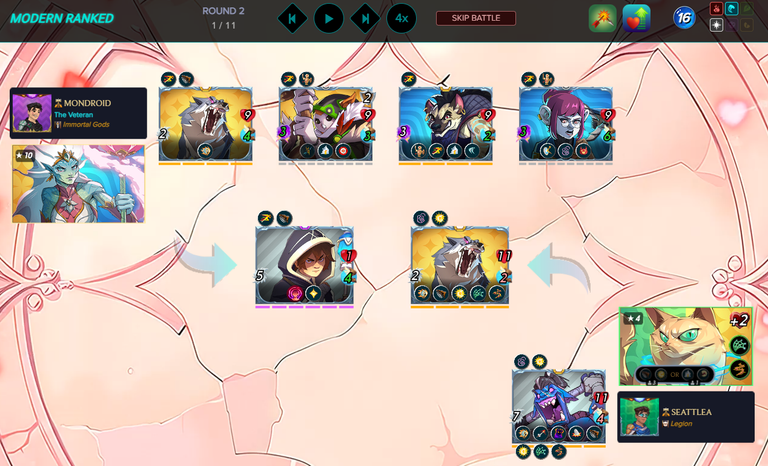Open MONDROID's player profile panel
This screenshot has width=768, height=466.
tap(79, 113)
